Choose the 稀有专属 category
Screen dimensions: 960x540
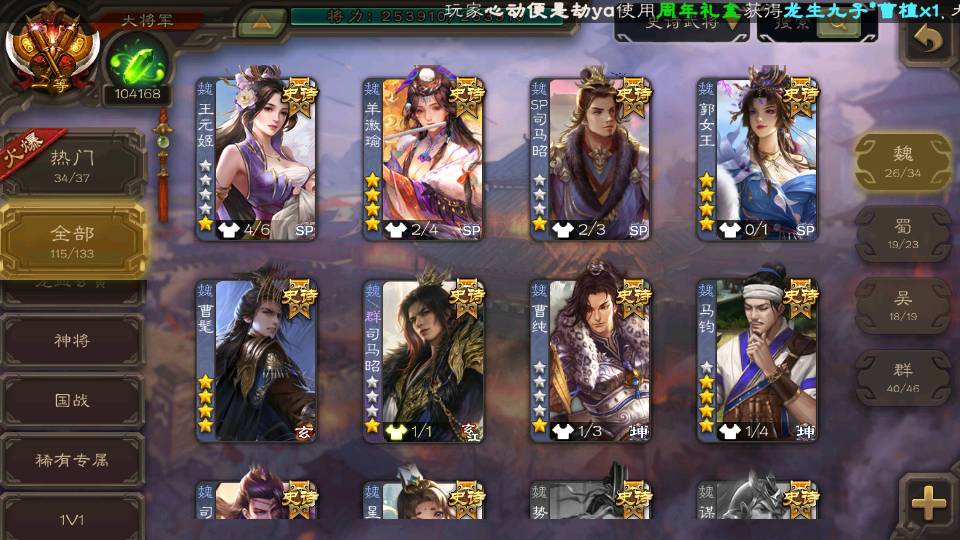(x=72, y=460)
